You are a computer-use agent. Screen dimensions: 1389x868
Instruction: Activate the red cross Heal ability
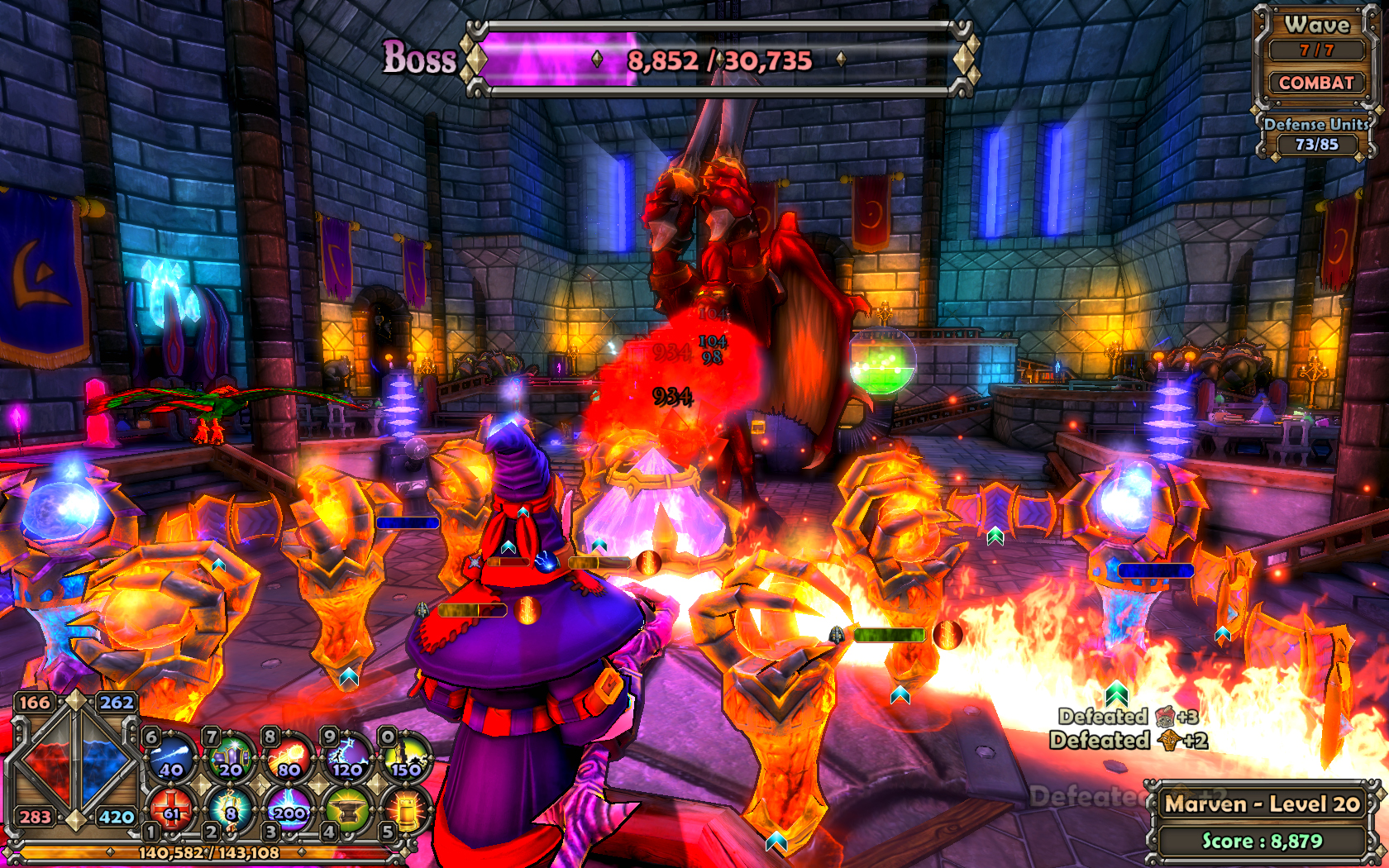[x=173, y=811]
